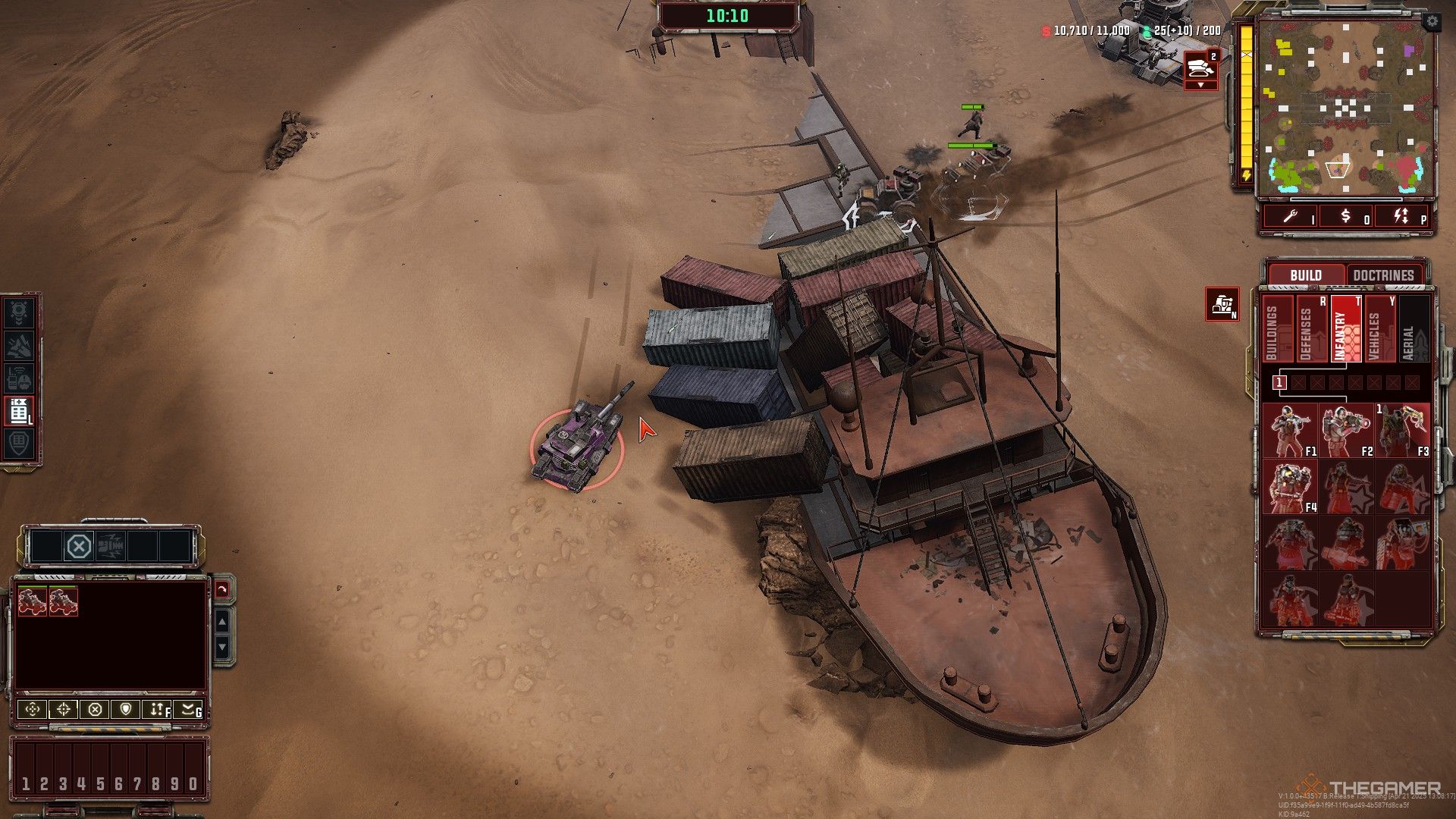This screenshot has height=819, width=1456.
Task: Select the Build tab
Action: (1305, 275)
